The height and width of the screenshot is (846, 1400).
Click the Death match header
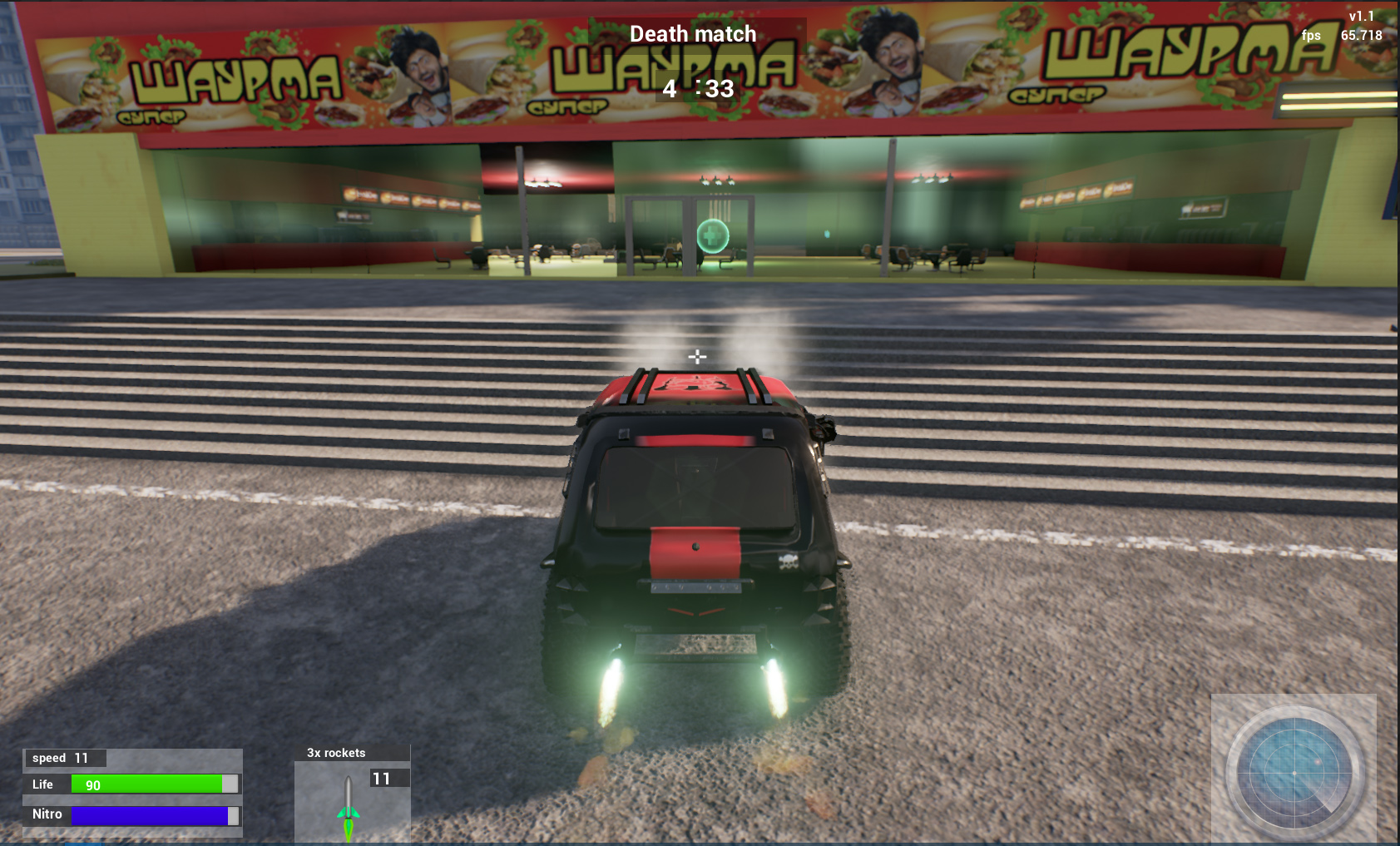pyautogui.click(x=693, y=34)
